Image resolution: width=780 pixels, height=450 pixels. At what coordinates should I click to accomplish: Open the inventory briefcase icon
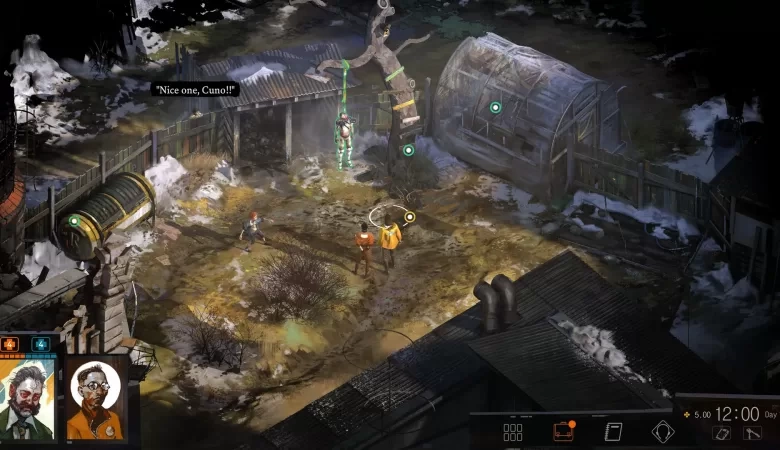[563, 432]
